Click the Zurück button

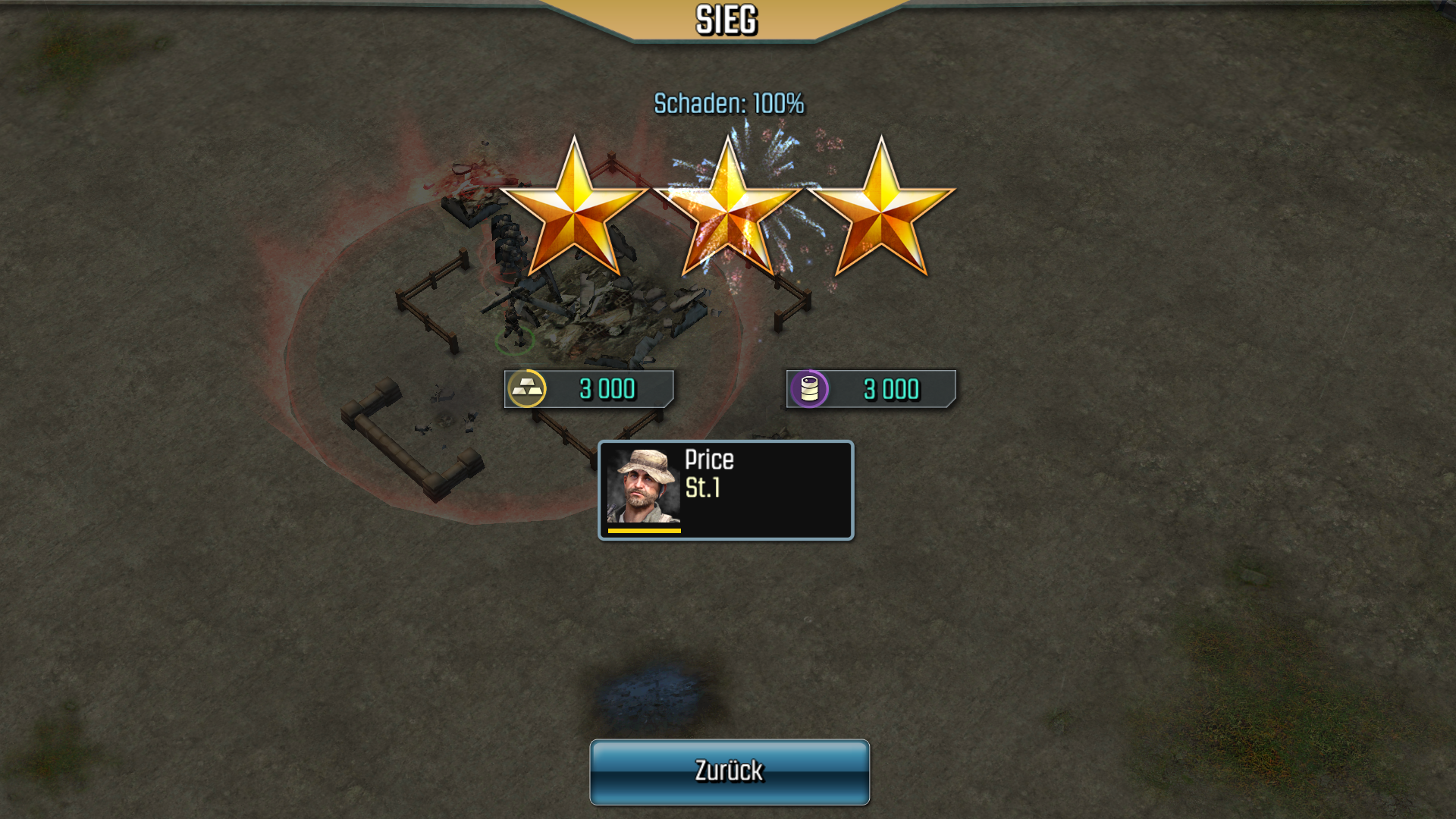pos(729,771)
